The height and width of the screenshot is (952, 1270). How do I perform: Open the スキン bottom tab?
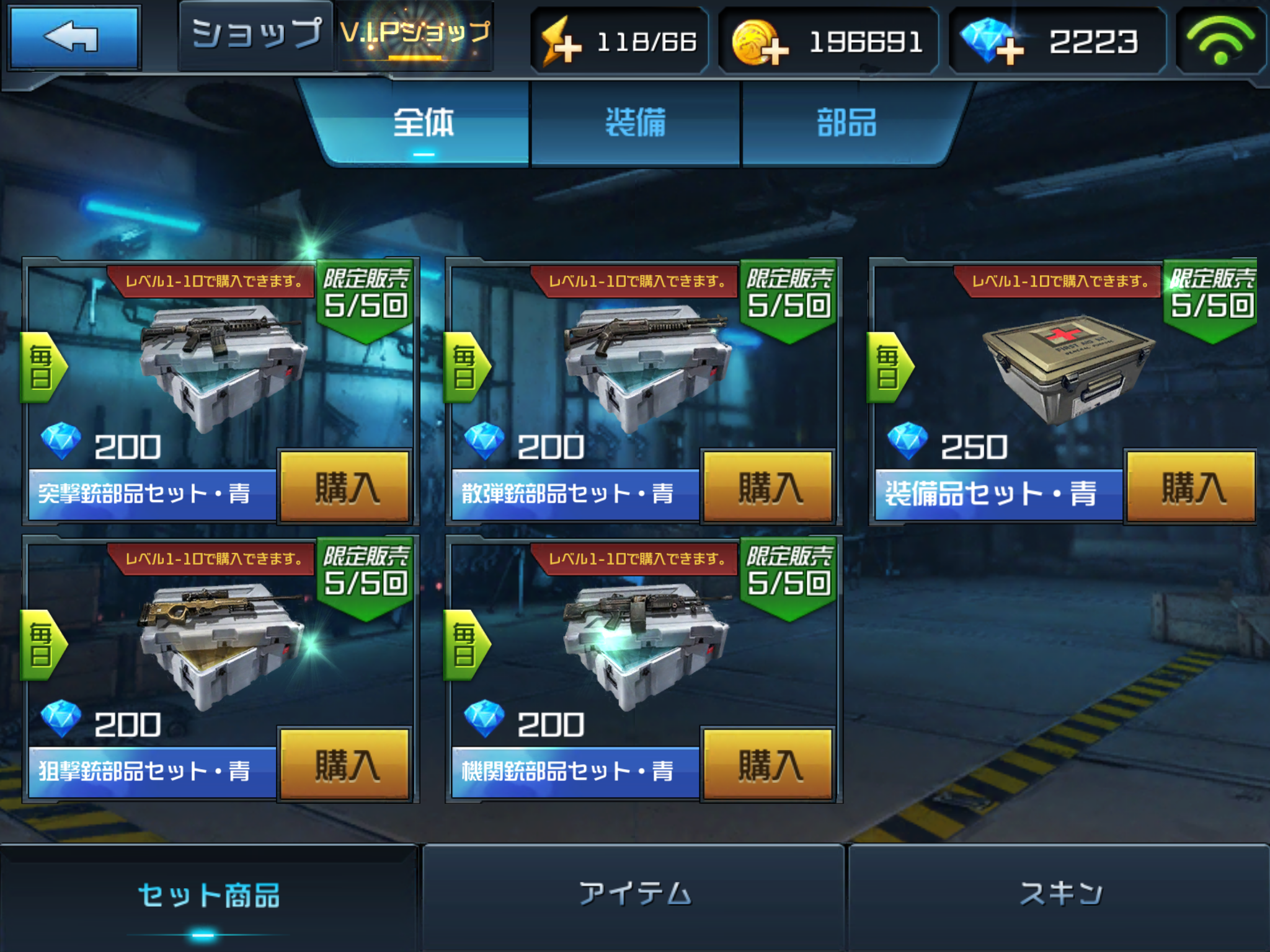[1059, 895]
